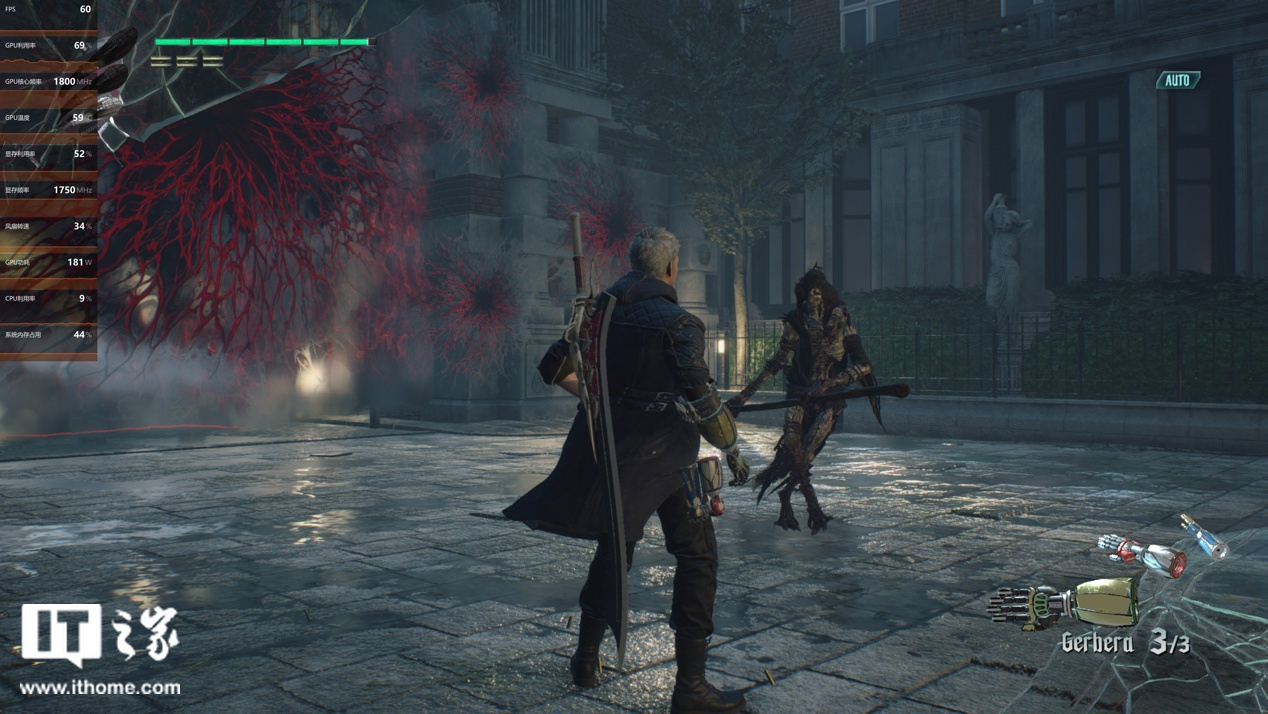Click the AUTO assist indicator badge
1268x714 pixels.
tap(1178, 80)
